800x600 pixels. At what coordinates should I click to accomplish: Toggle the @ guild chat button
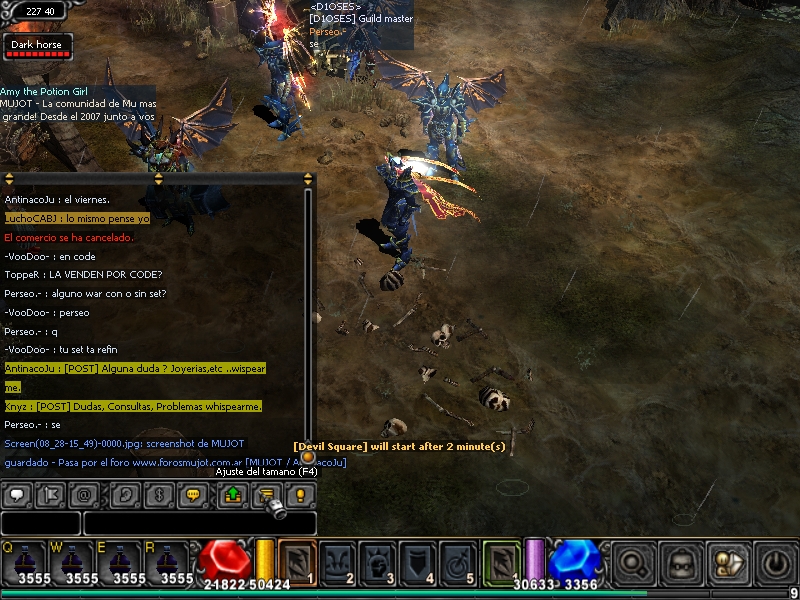(x=84, y=495)
